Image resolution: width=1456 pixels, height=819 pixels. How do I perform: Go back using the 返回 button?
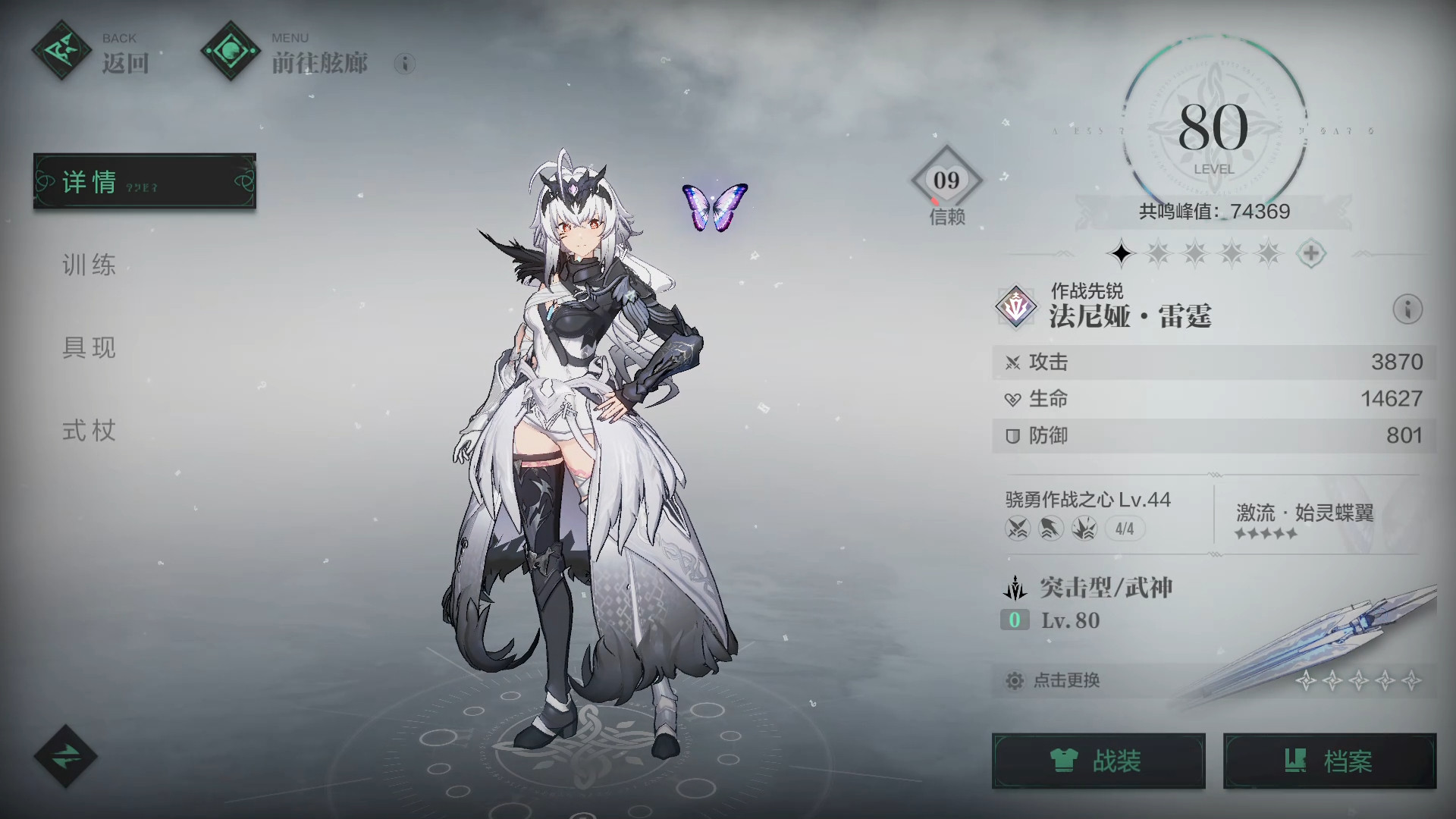tap(91, 53)
